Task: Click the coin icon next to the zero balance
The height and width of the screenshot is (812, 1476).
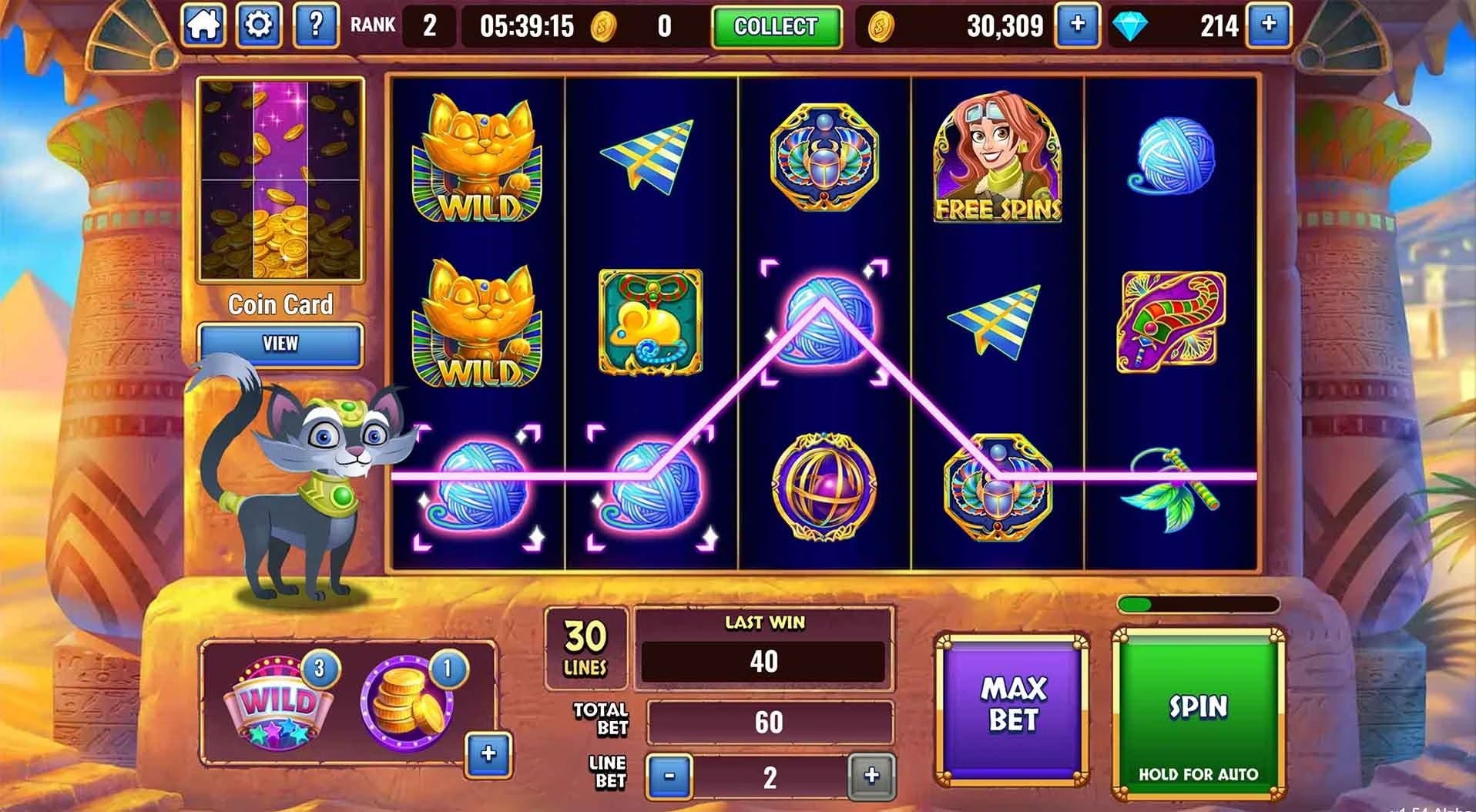Action: 604,25
